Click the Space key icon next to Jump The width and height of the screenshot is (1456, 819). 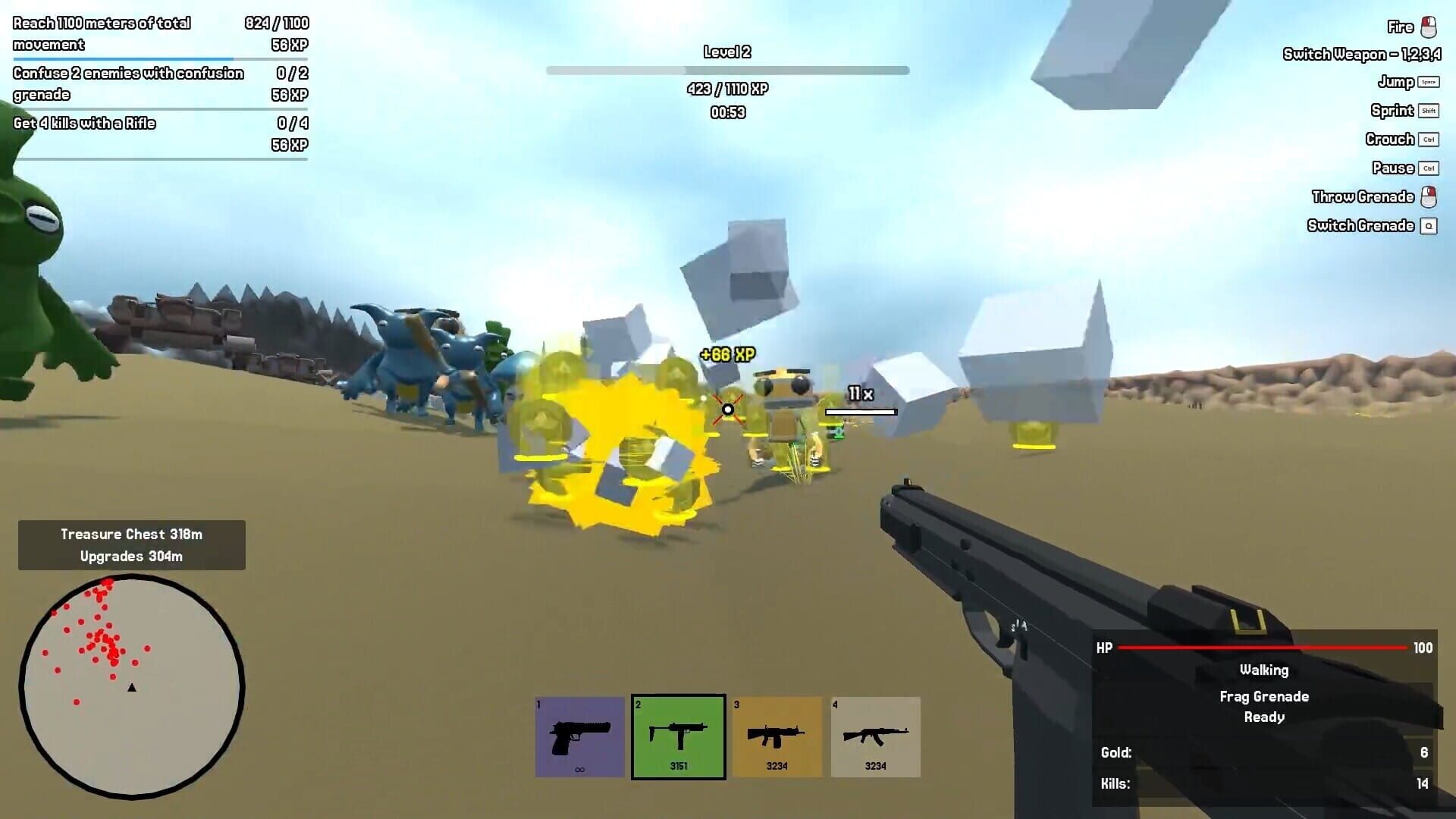click(x=1430, y=82)
